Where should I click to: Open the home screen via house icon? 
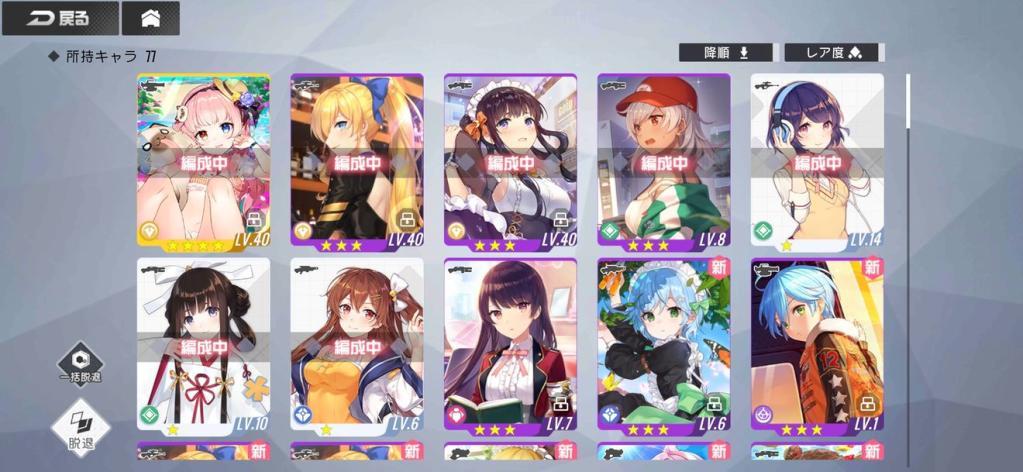point(150,18)
